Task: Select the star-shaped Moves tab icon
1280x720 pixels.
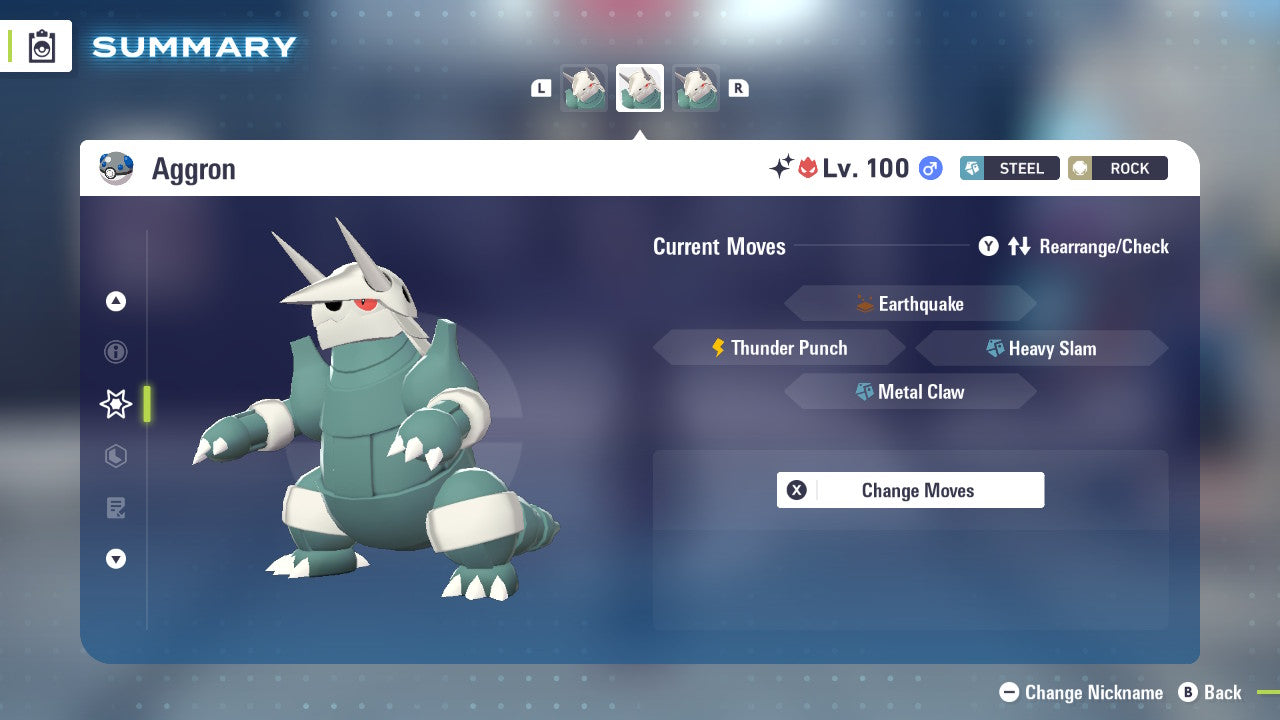Action: coord(115,404)
